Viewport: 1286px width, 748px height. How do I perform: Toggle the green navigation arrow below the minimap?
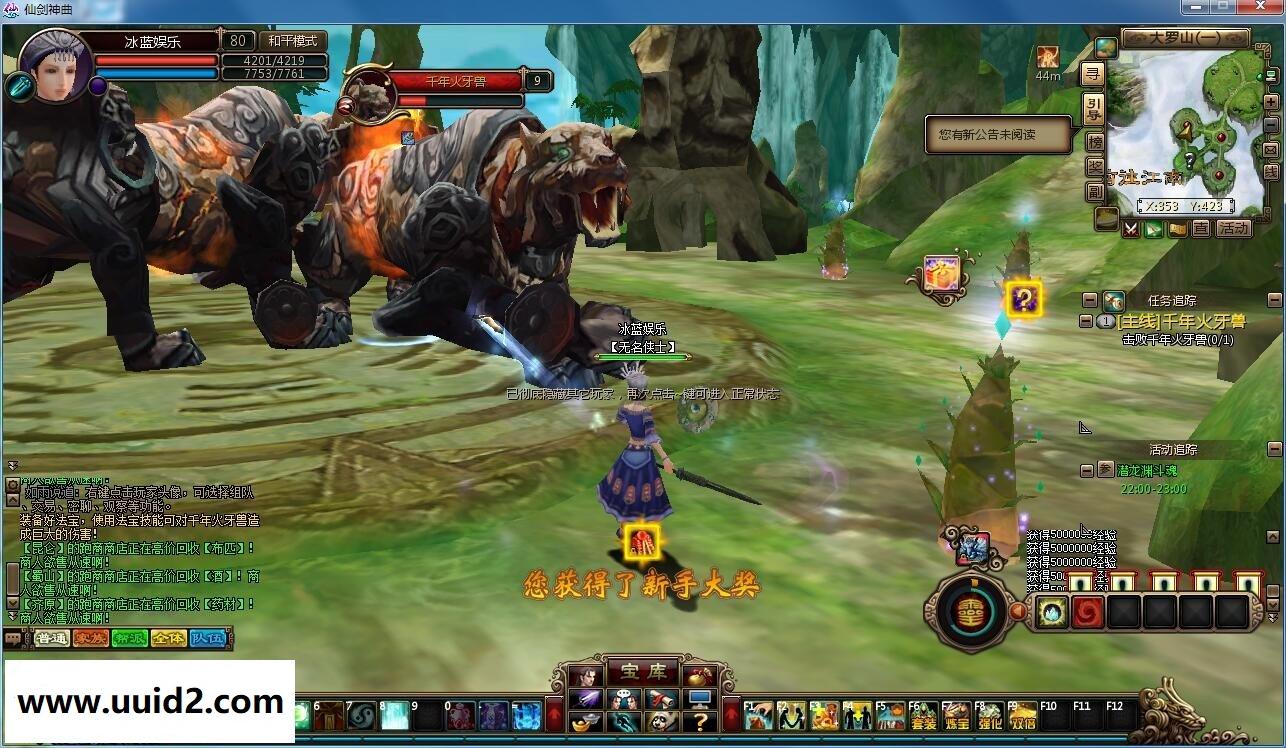tap(1153, 230)
